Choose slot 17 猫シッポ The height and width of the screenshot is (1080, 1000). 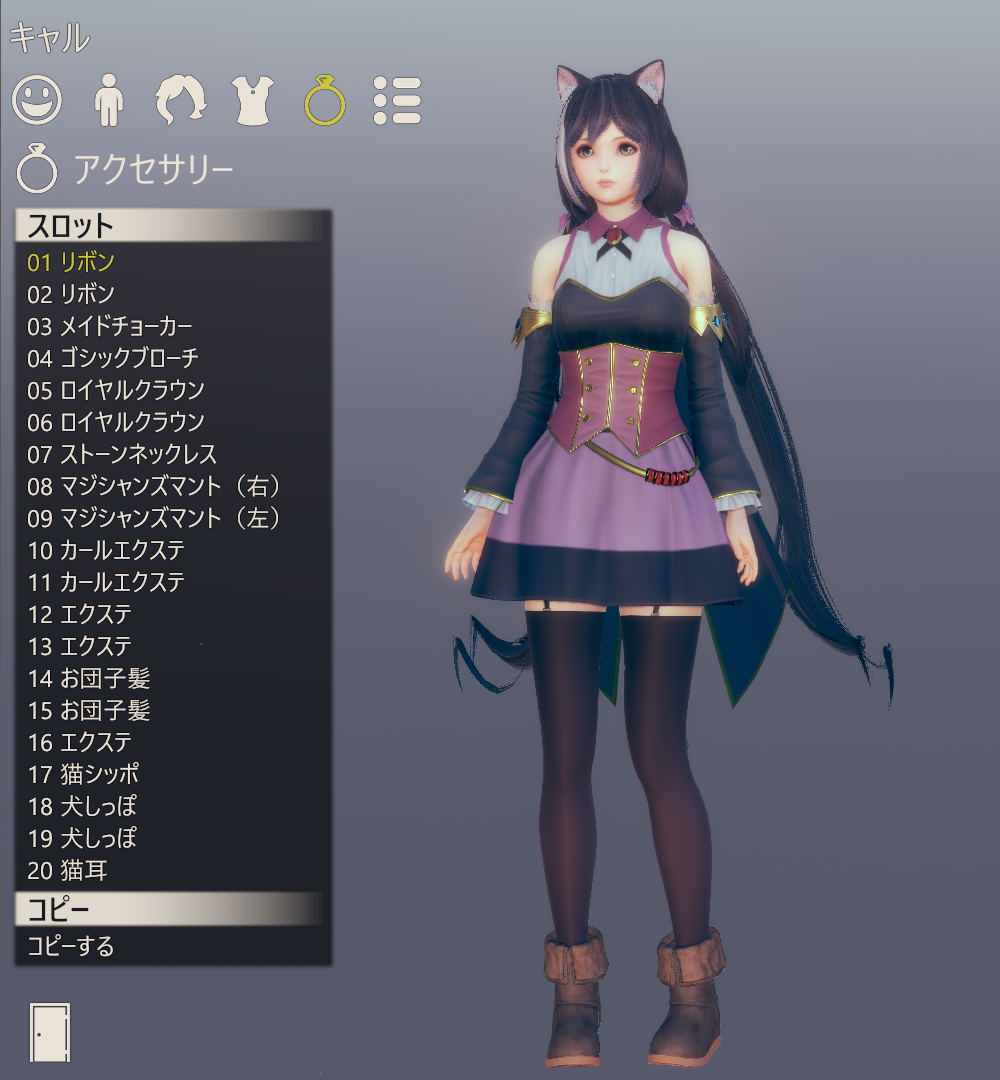pyautogui.click(x=84, y=774)
